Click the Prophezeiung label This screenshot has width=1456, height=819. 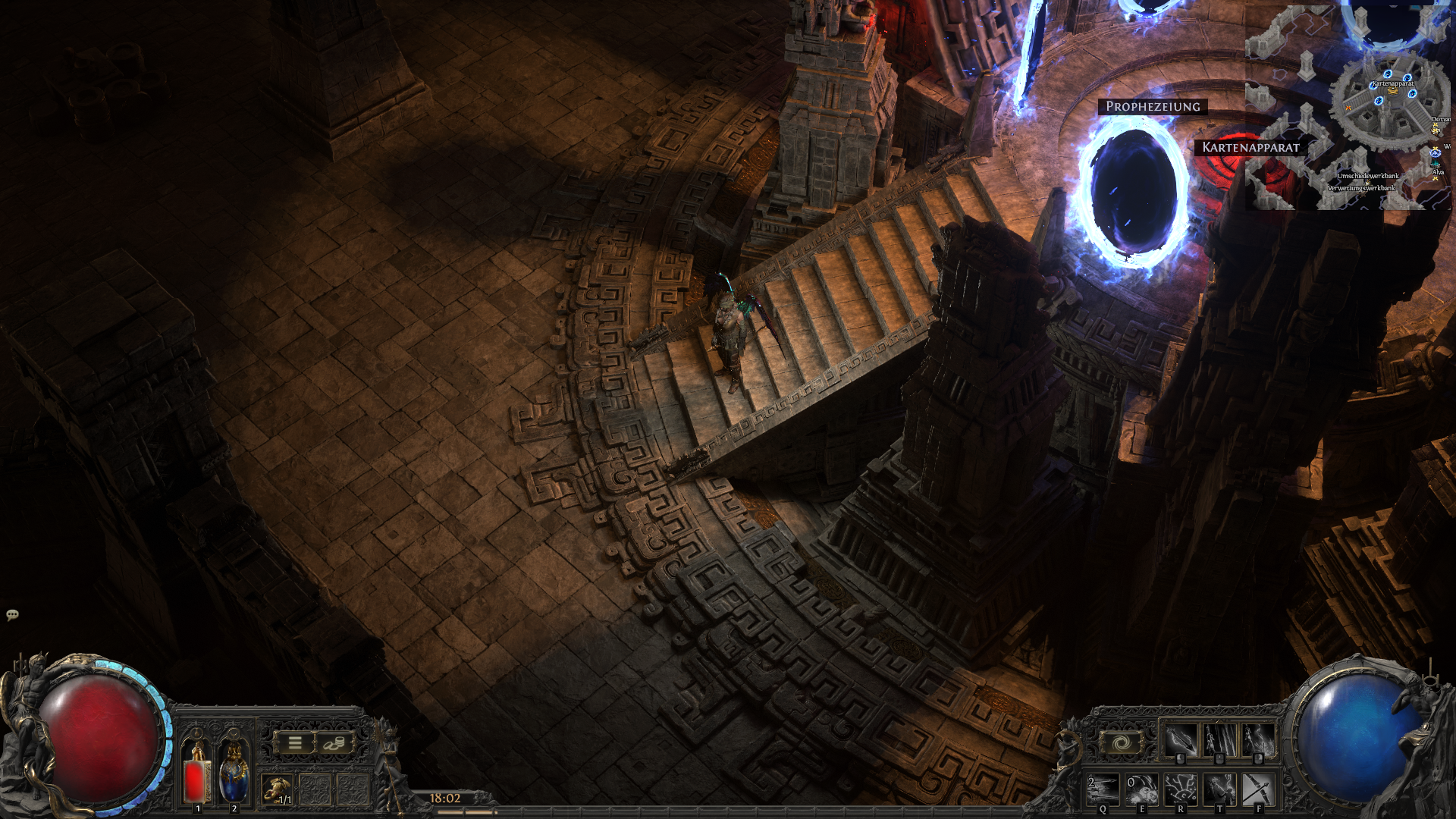1153,107
